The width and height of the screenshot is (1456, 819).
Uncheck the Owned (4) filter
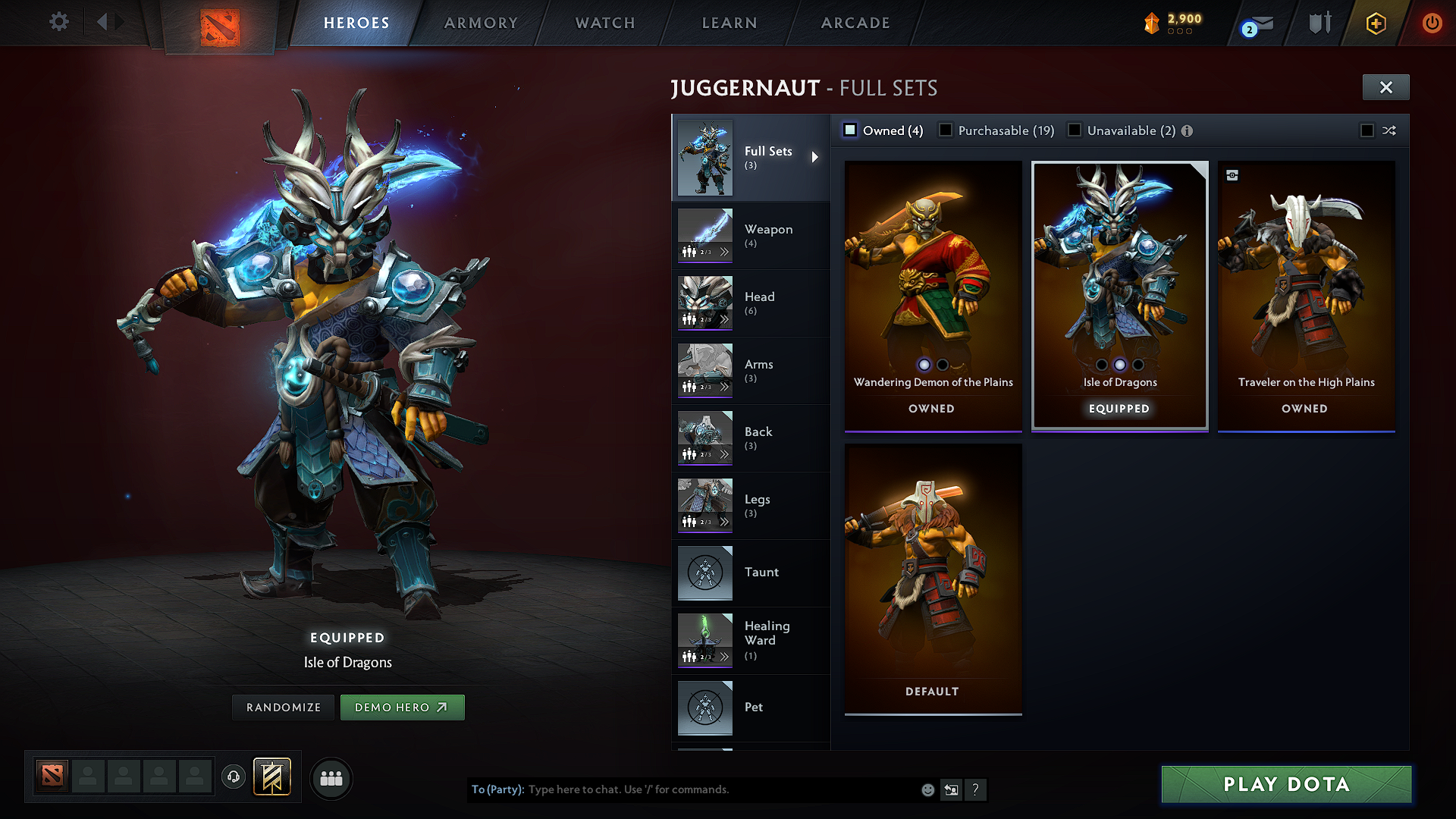click(x=851, y=130)
